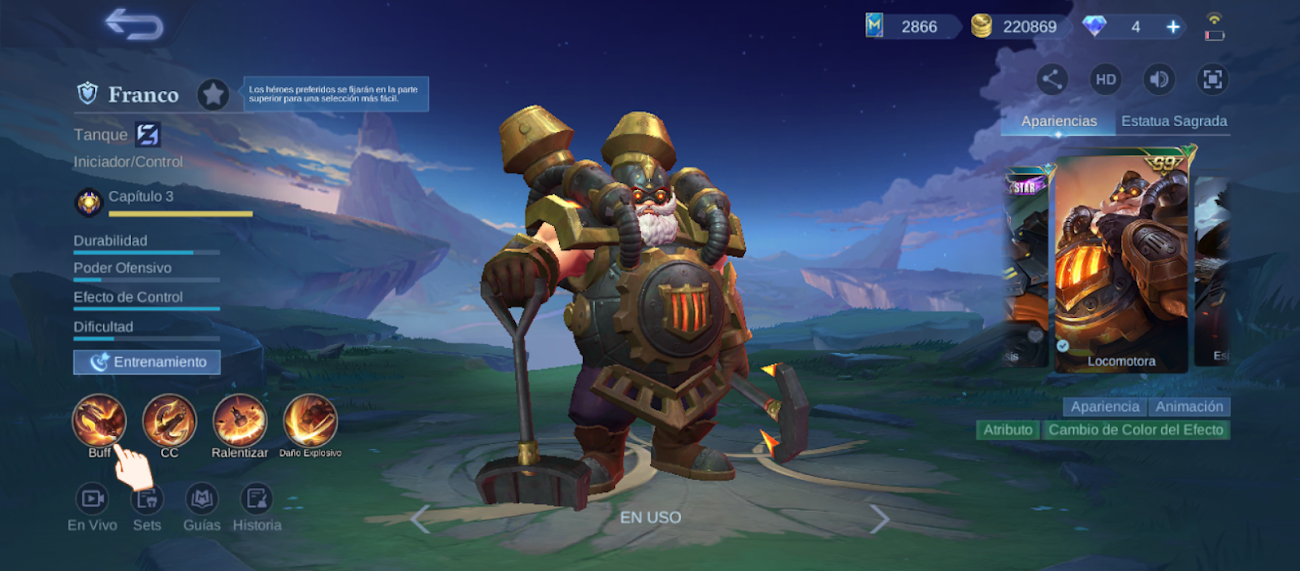Read Franco's Historia lore

click(x=257, y=498)
